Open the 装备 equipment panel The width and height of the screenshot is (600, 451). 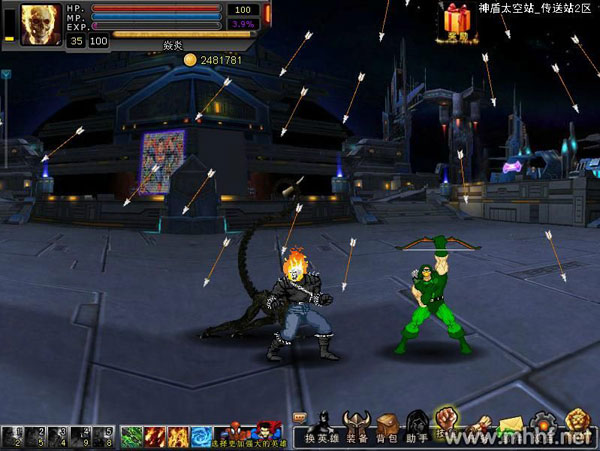358,427
